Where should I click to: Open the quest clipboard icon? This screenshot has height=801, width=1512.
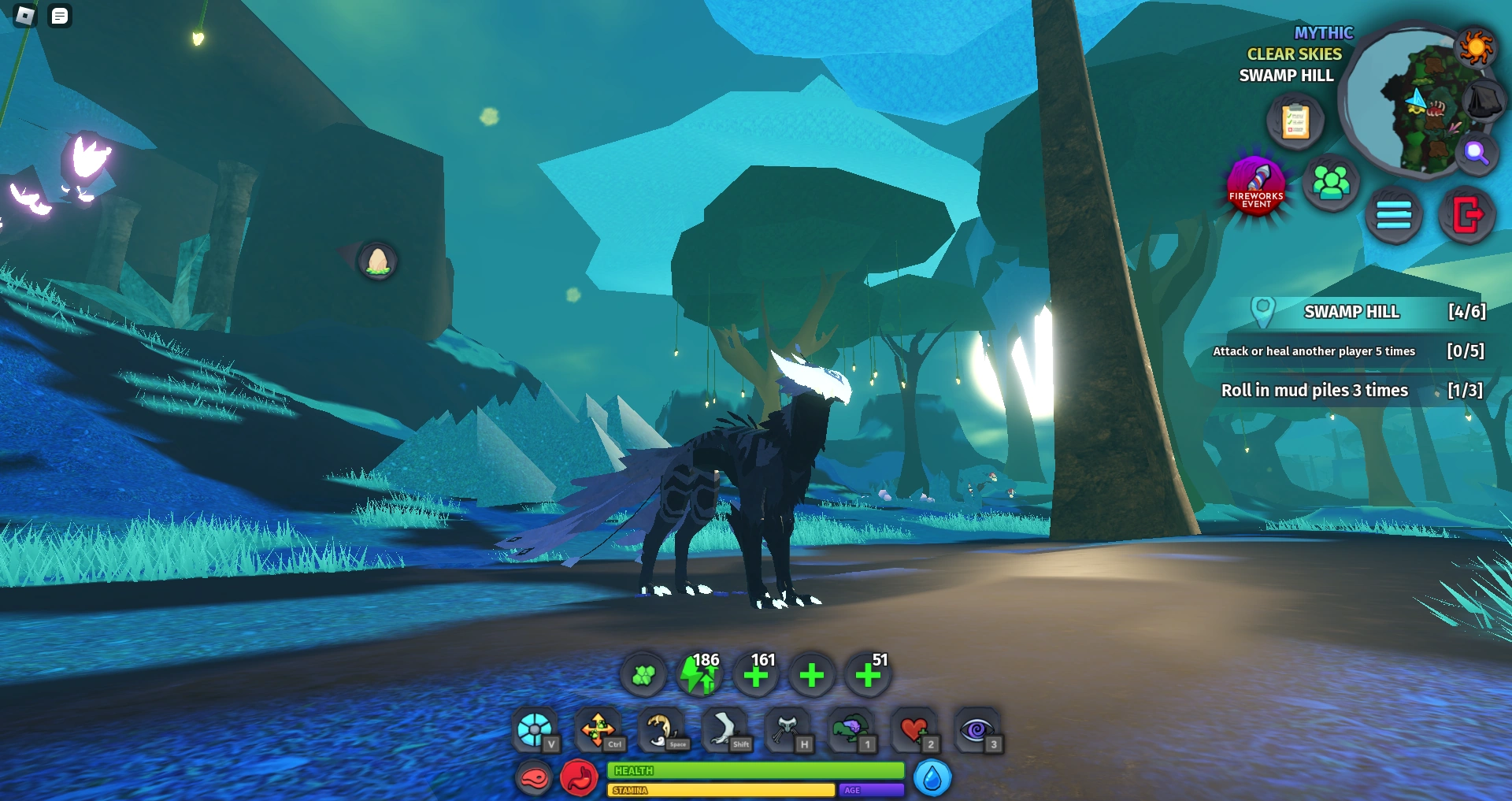[x=1295, y=121]
